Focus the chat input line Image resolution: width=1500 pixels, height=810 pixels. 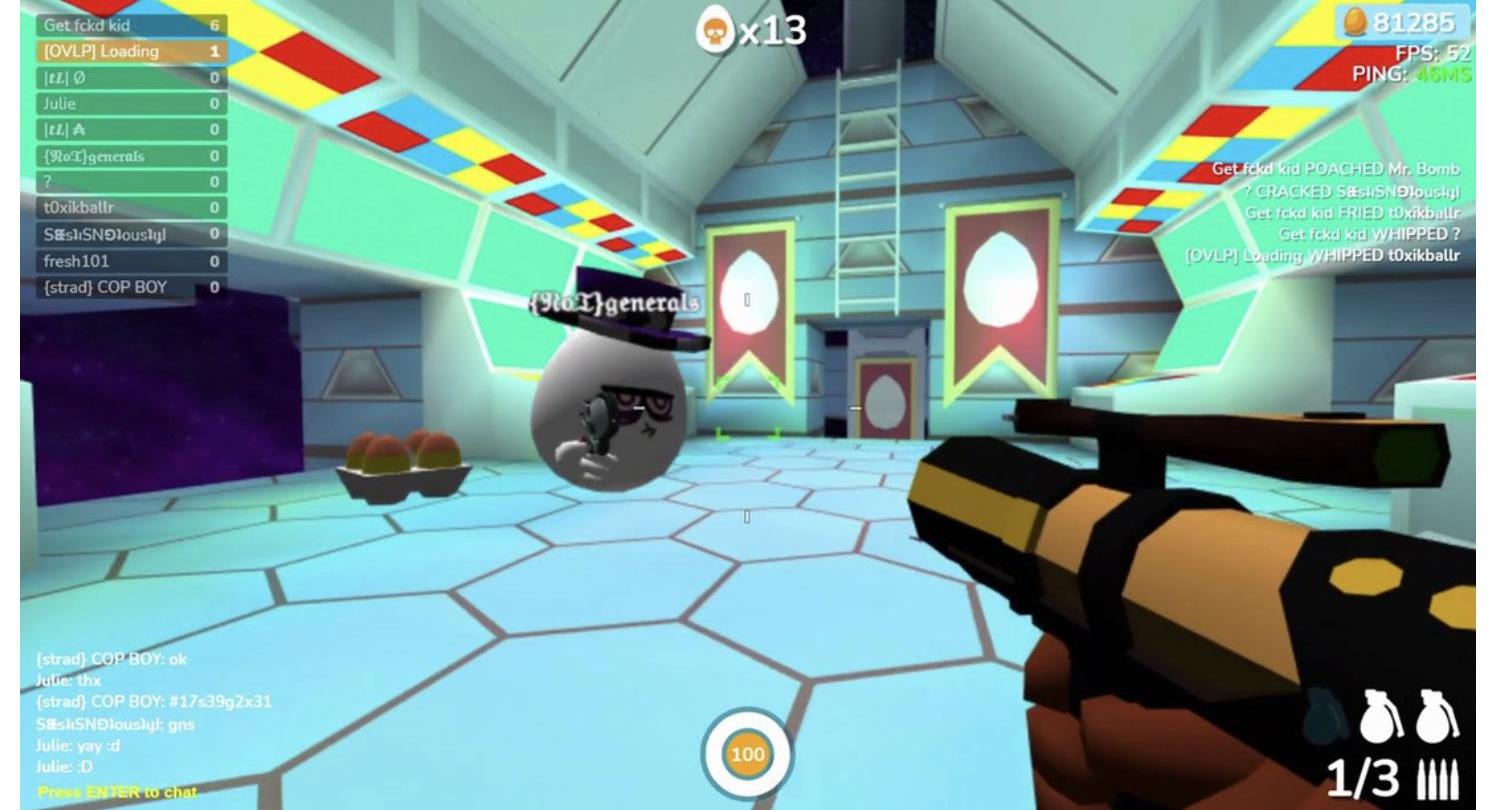(118, 792)
